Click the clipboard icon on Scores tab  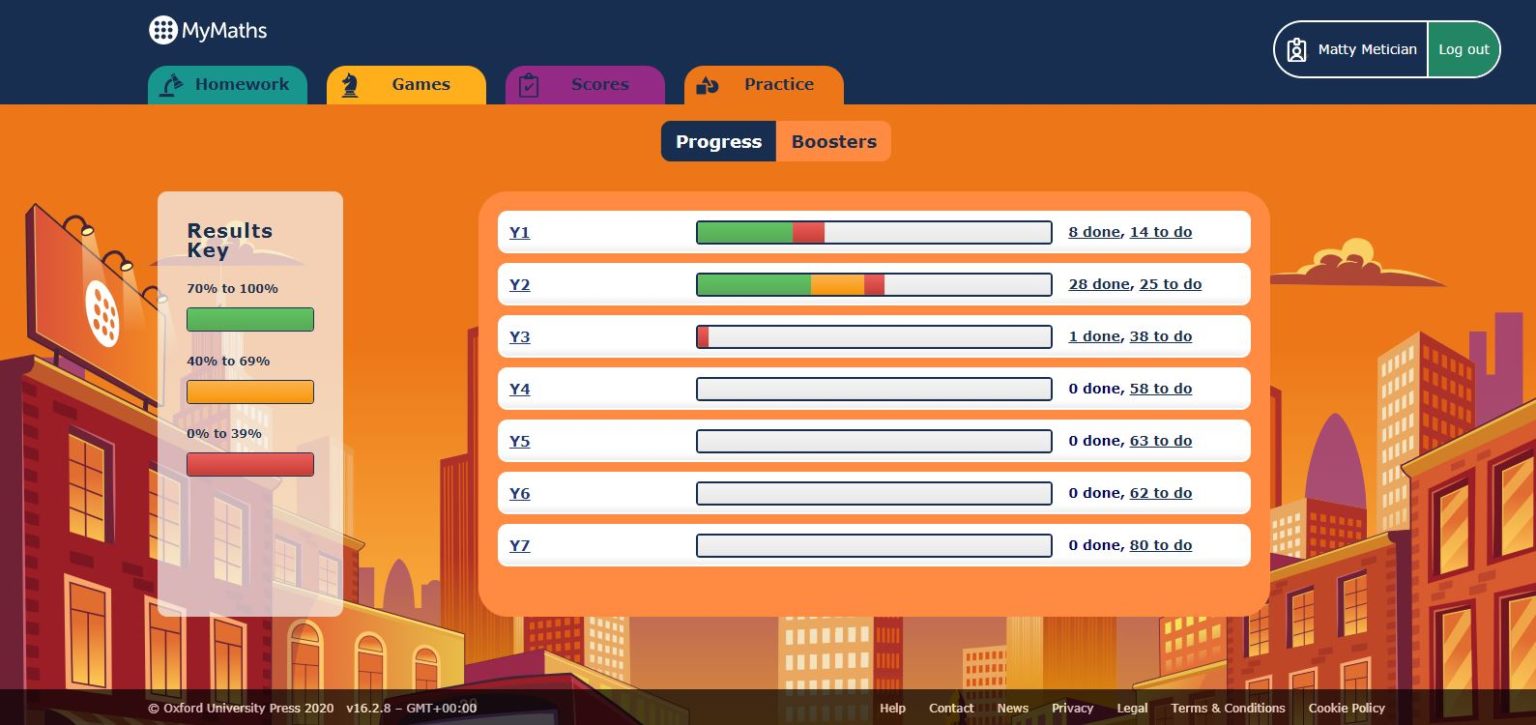pyautogui.click(x=529, y=86)
